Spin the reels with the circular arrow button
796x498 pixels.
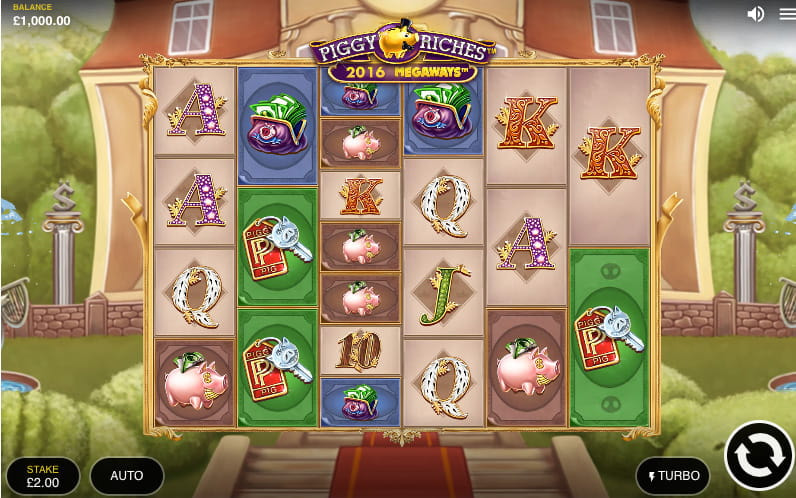758,455
